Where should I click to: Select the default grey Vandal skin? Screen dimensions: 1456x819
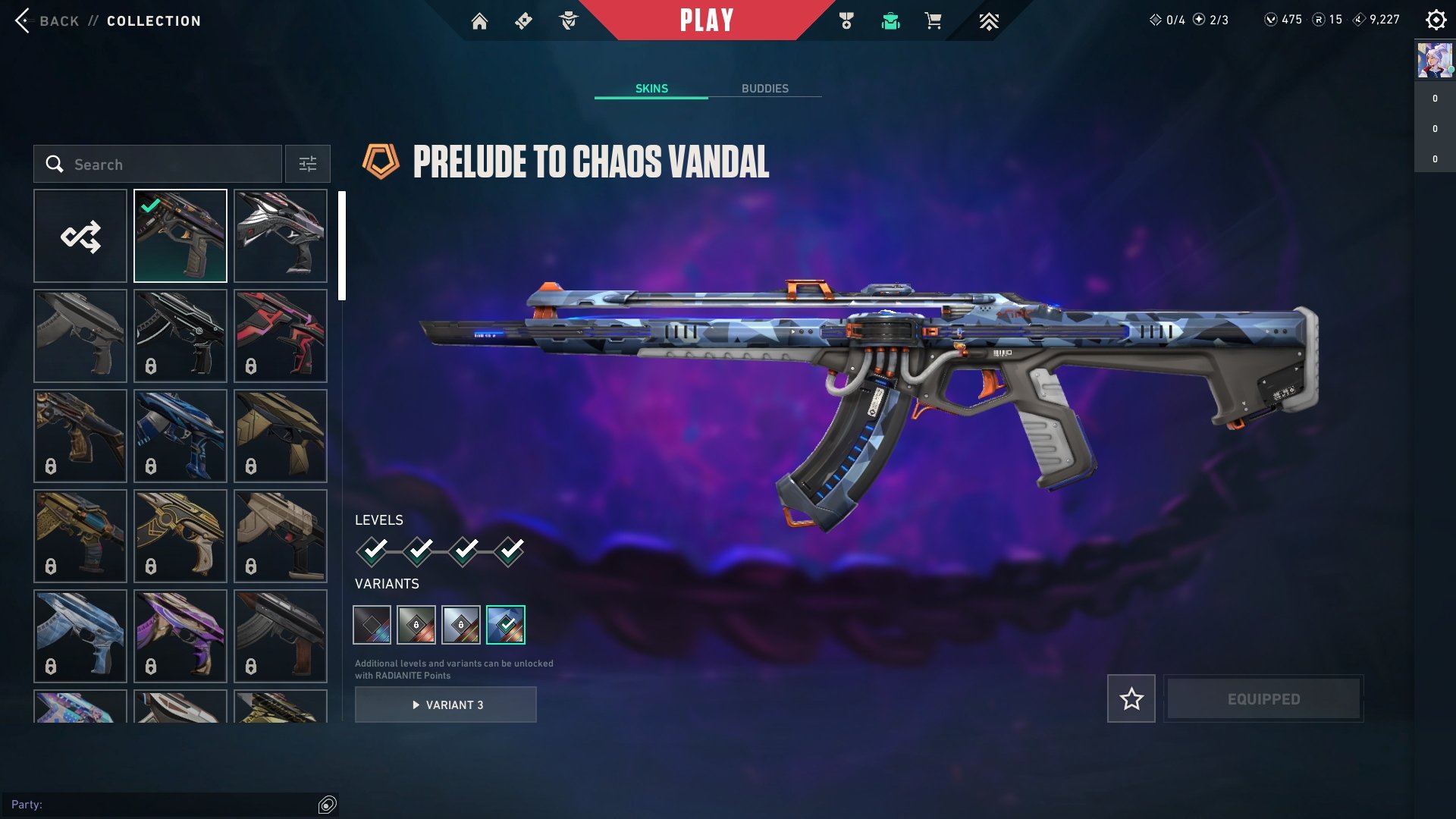coord(80,336)
